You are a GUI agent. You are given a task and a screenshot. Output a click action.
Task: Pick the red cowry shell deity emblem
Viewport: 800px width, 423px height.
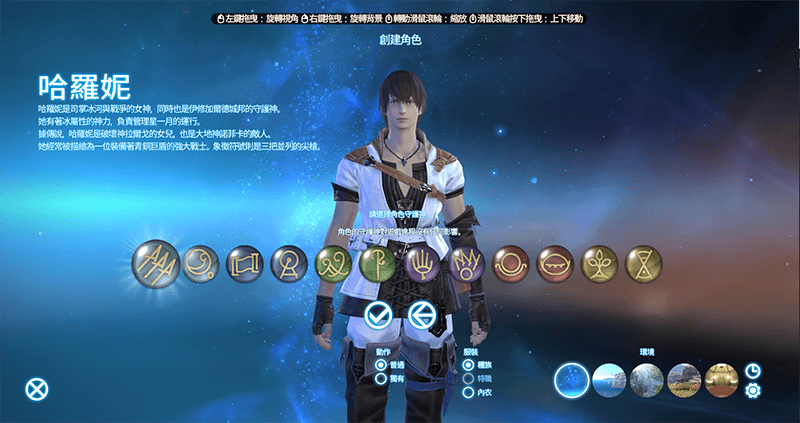pyautogui.click(x=554, y=264)
